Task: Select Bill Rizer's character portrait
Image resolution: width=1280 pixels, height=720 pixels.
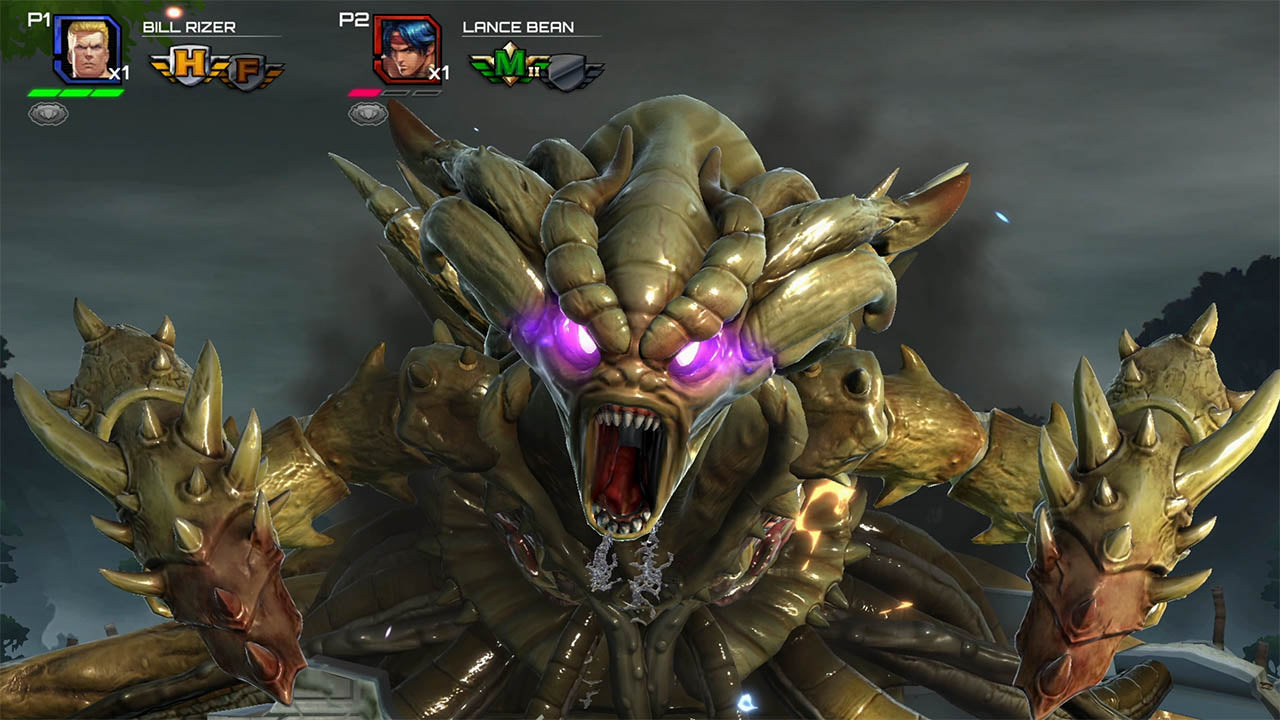Action: (86, 48)
